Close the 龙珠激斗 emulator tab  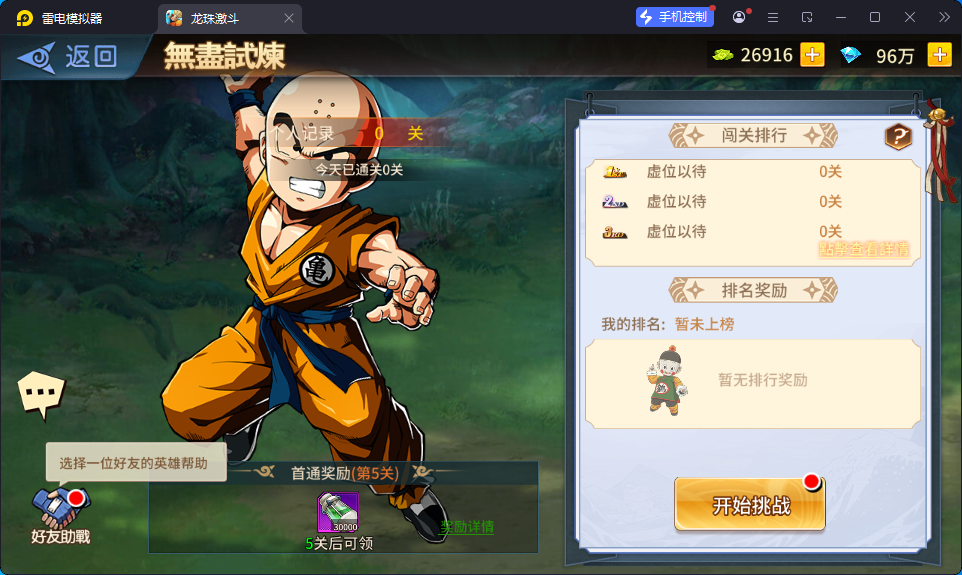point(289,18)
